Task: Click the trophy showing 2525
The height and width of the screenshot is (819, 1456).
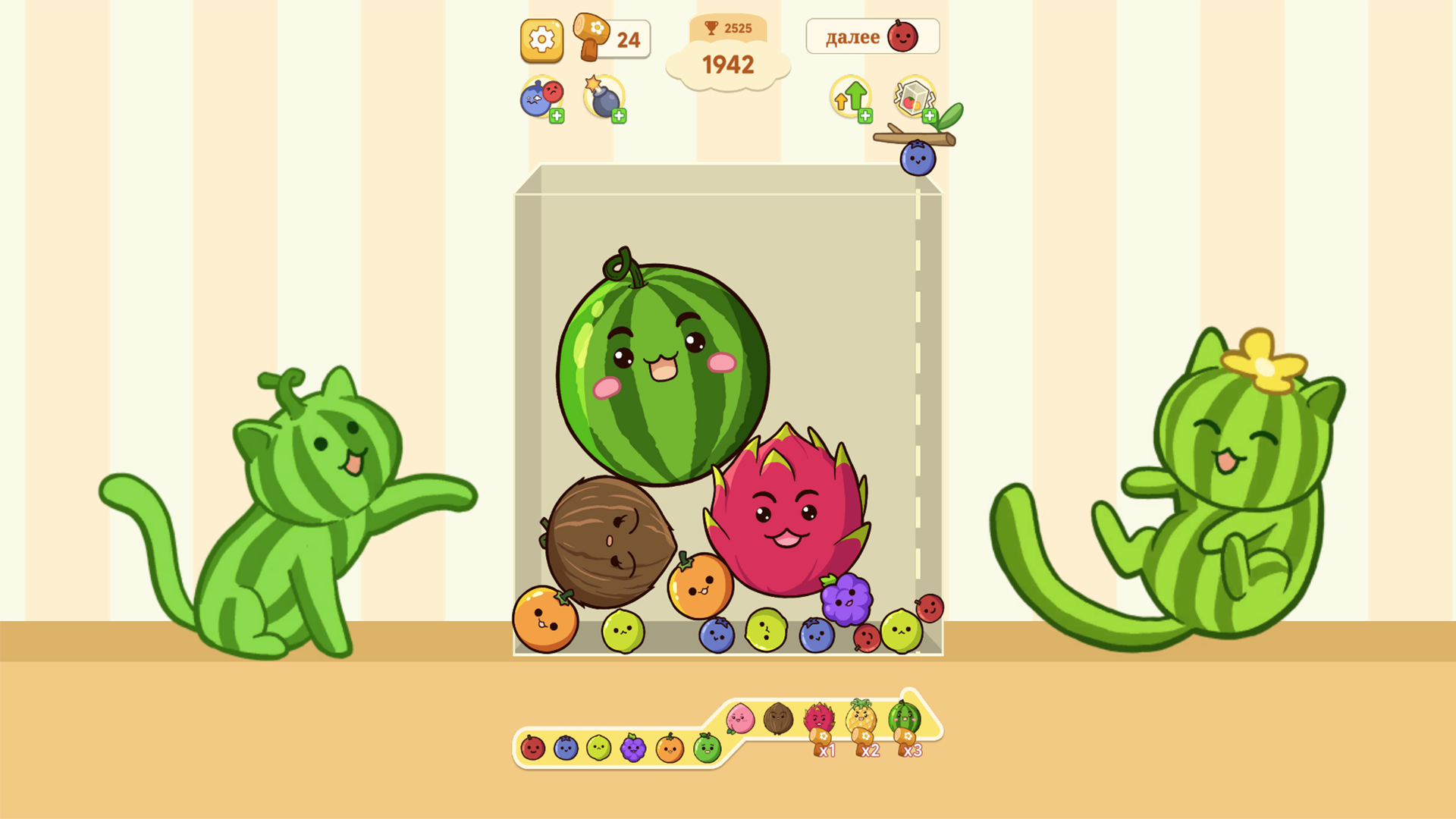Action: (728, 29)
